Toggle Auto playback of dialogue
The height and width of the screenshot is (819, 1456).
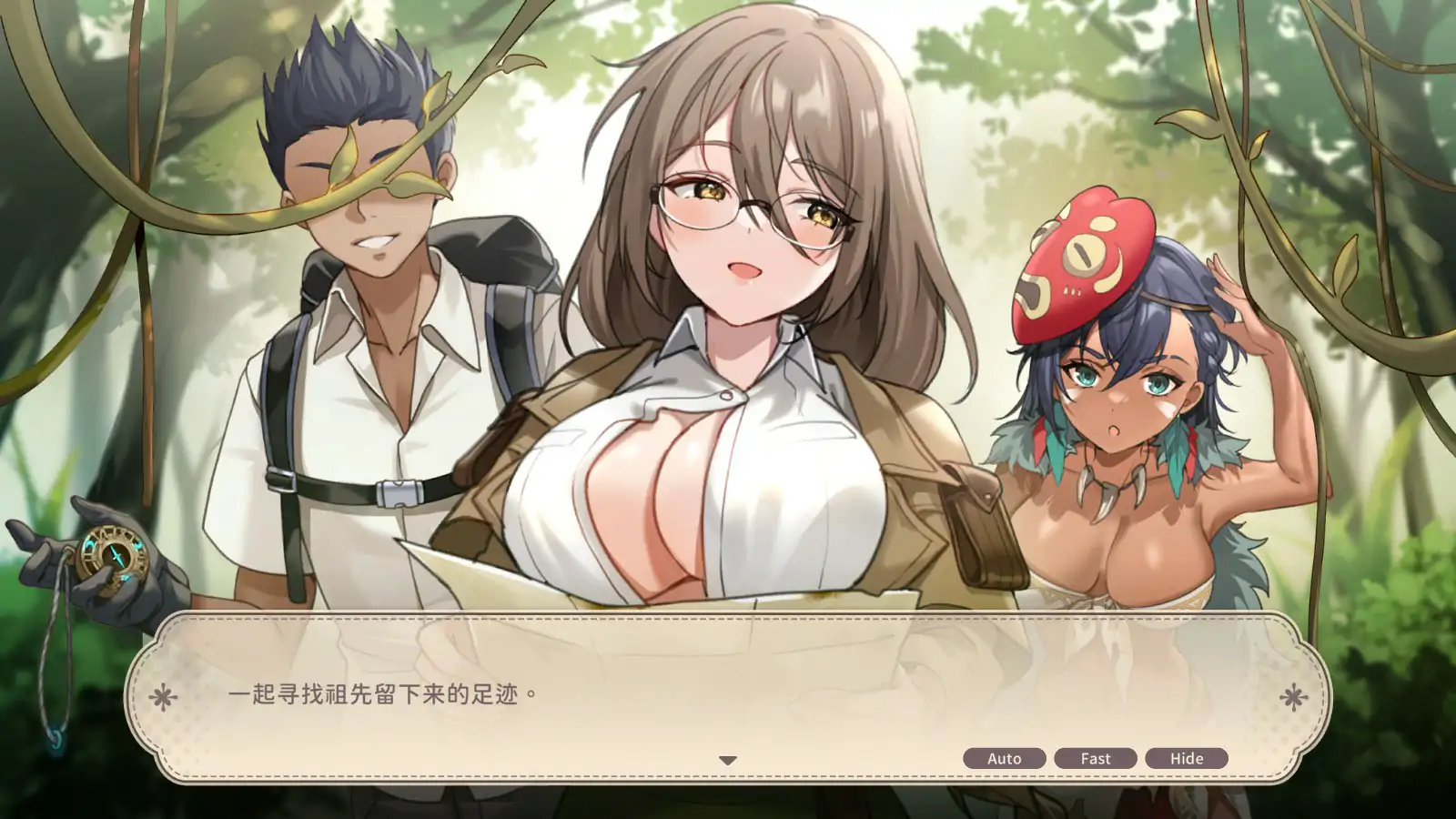[1004, 757]
